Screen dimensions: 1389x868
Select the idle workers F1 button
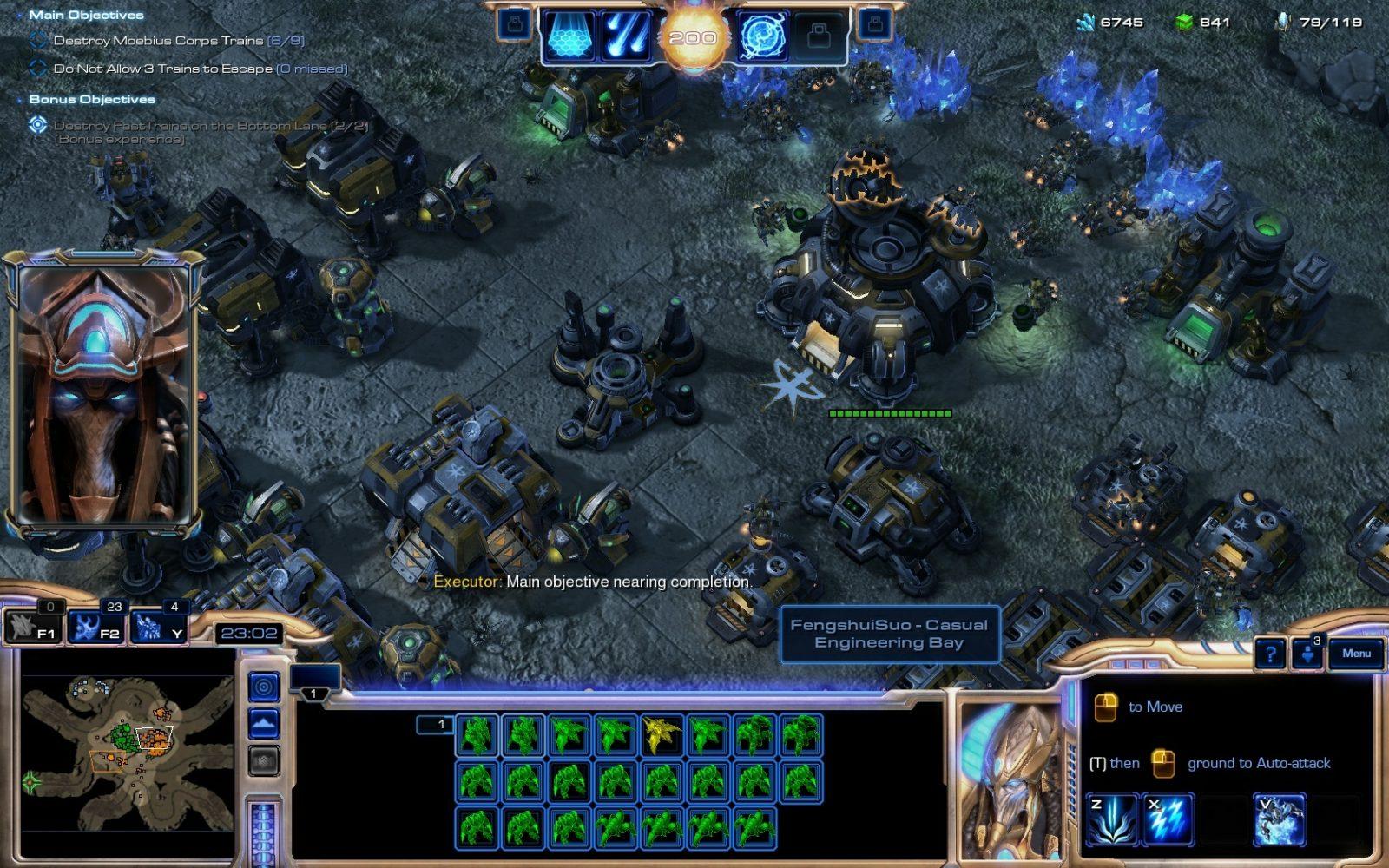(33, 627)
